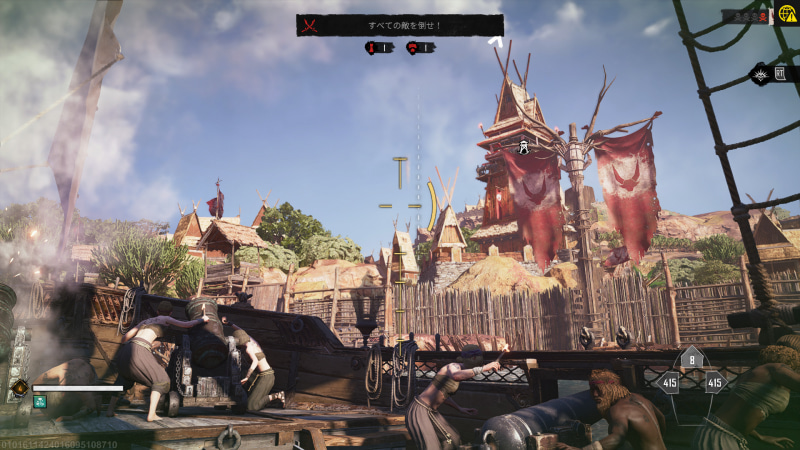Image resolution: width=800 pixels, height=450 pixels.
Task: Click the red ship enemy counter
Action: point(413,47)
